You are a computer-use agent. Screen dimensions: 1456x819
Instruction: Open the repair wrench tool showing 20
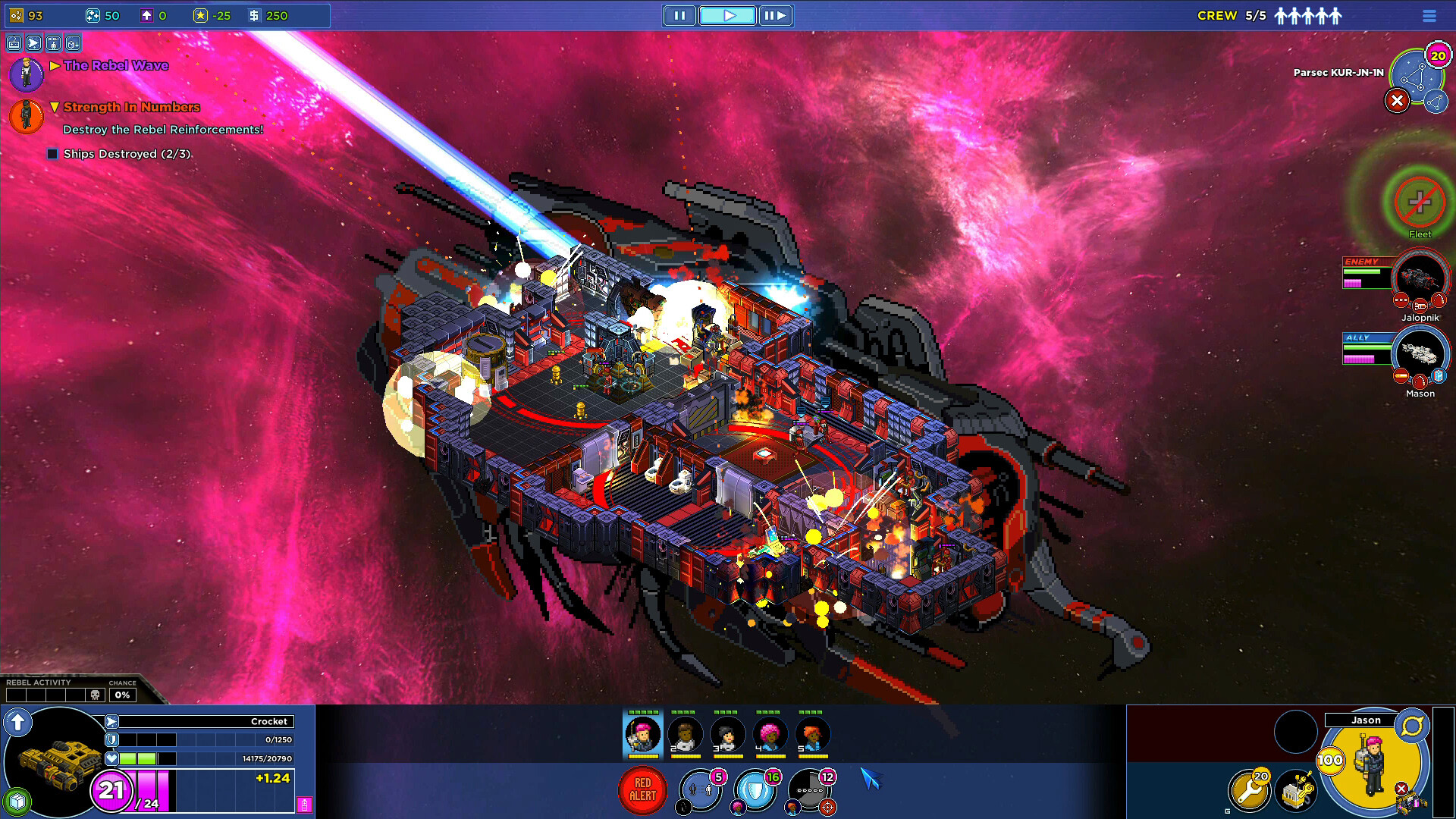point(1250,790)
